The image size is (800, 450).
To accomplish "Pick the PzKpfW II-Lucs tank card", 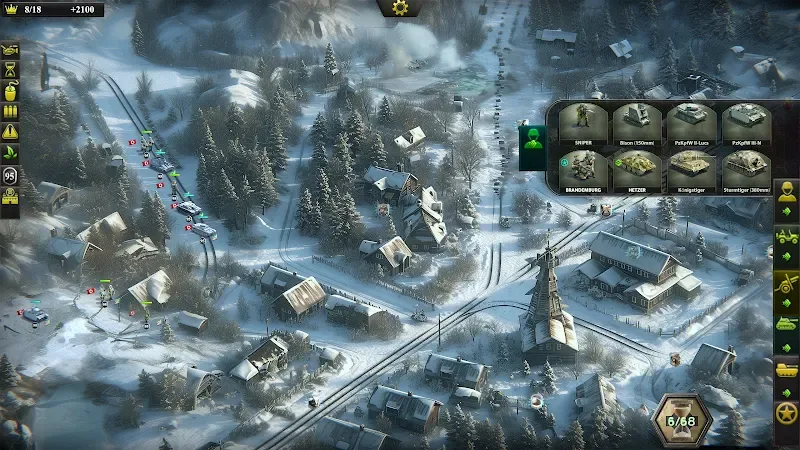I will coord(692,125).
